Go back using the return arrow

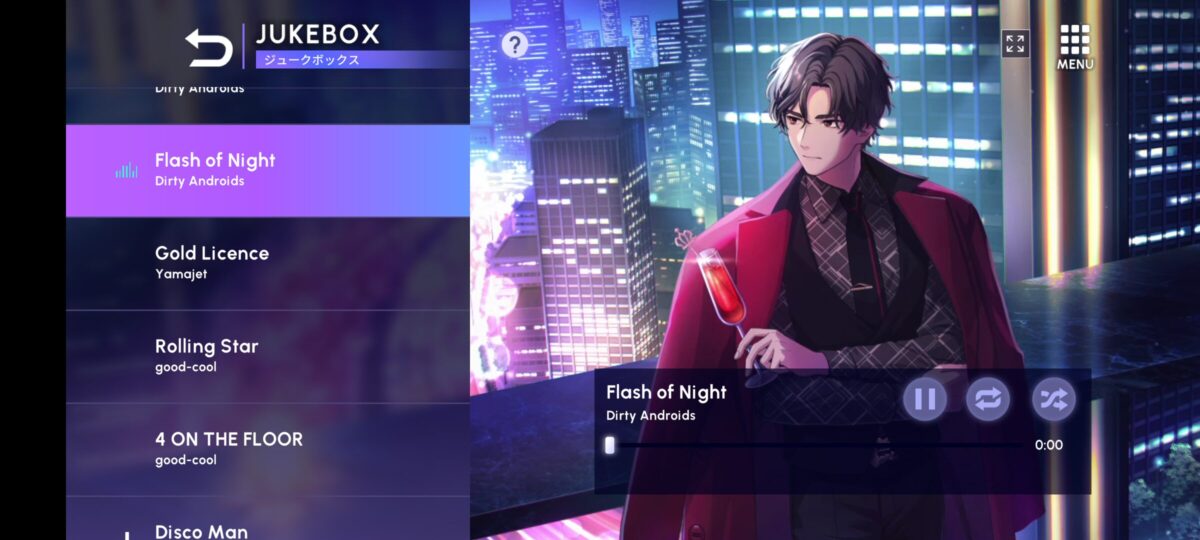coord(209,47)
